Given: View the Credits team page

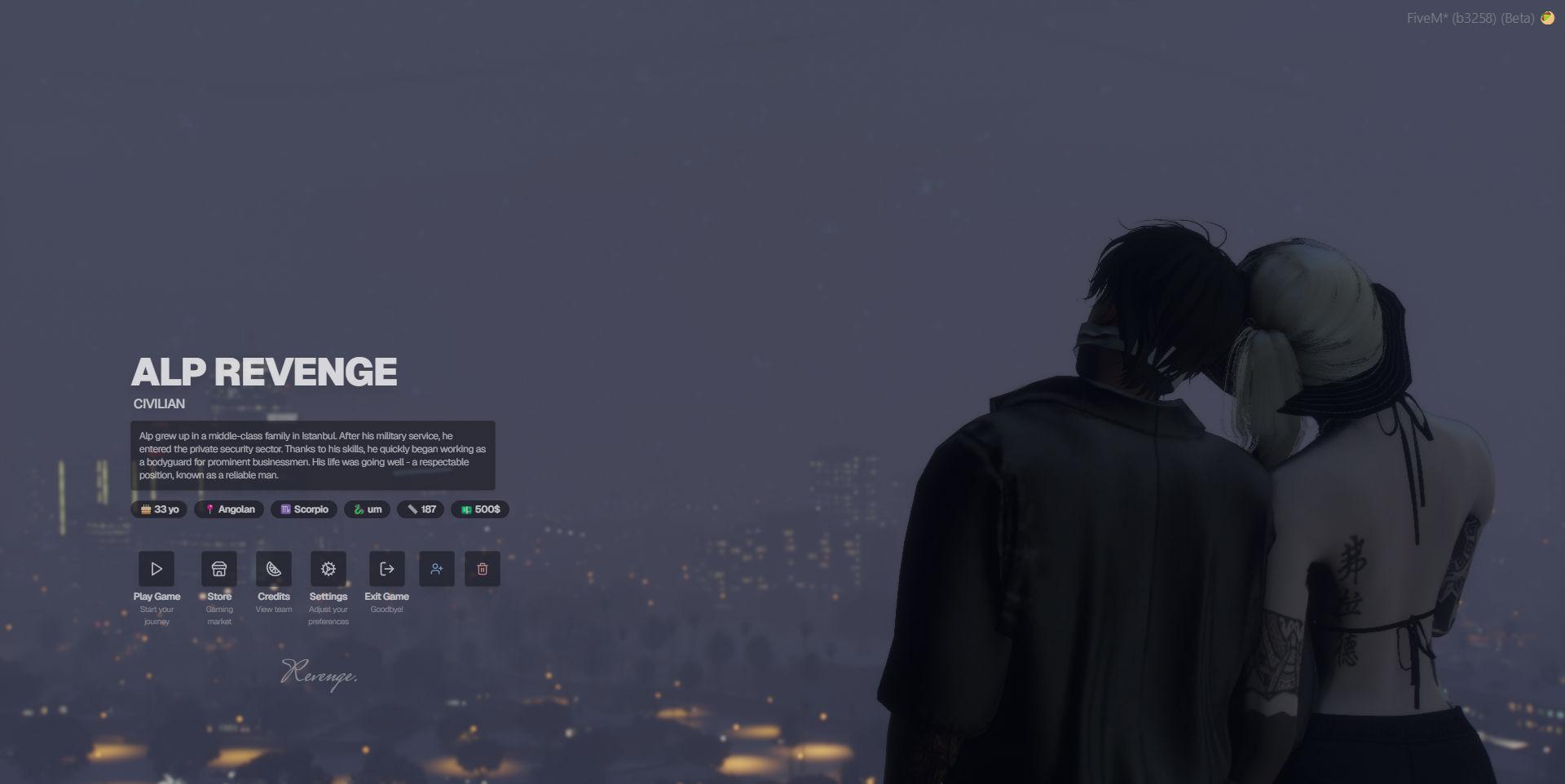Looking at the screenshot, I should point(274,569).
